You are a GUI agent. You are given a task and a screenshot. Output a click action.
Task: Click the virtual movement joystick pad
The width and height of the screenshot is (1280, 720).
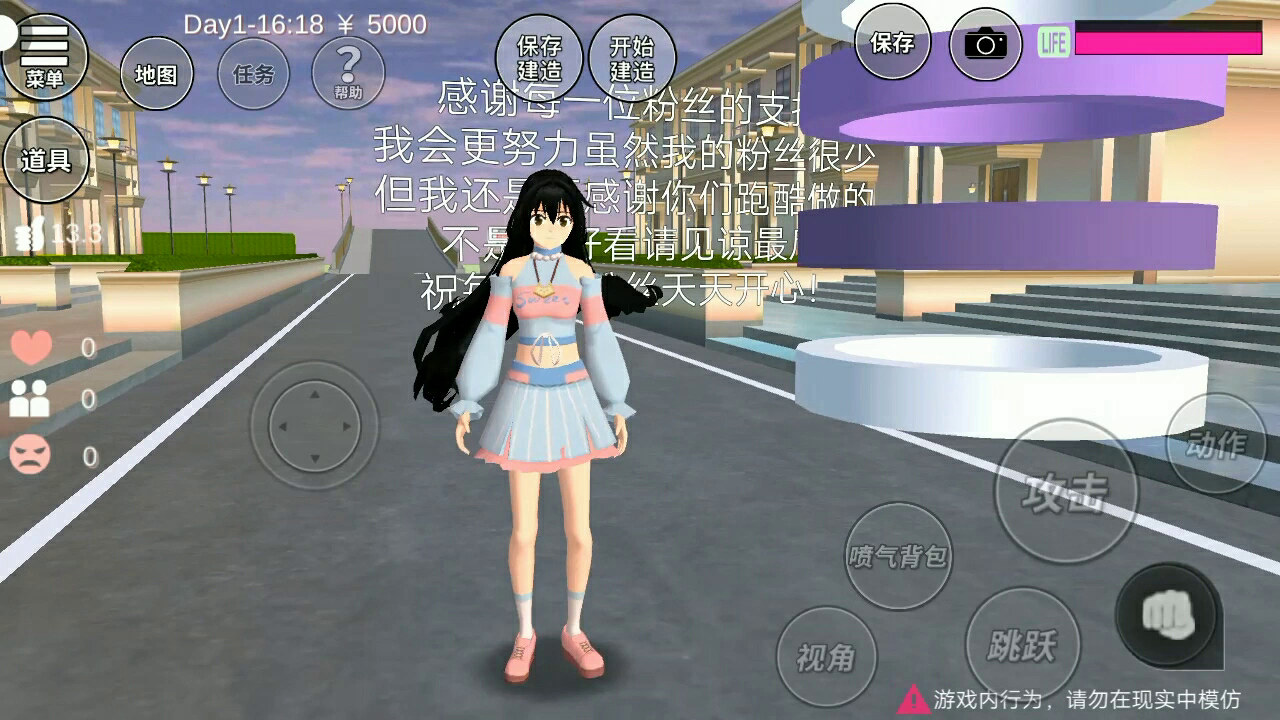[314, 426]
